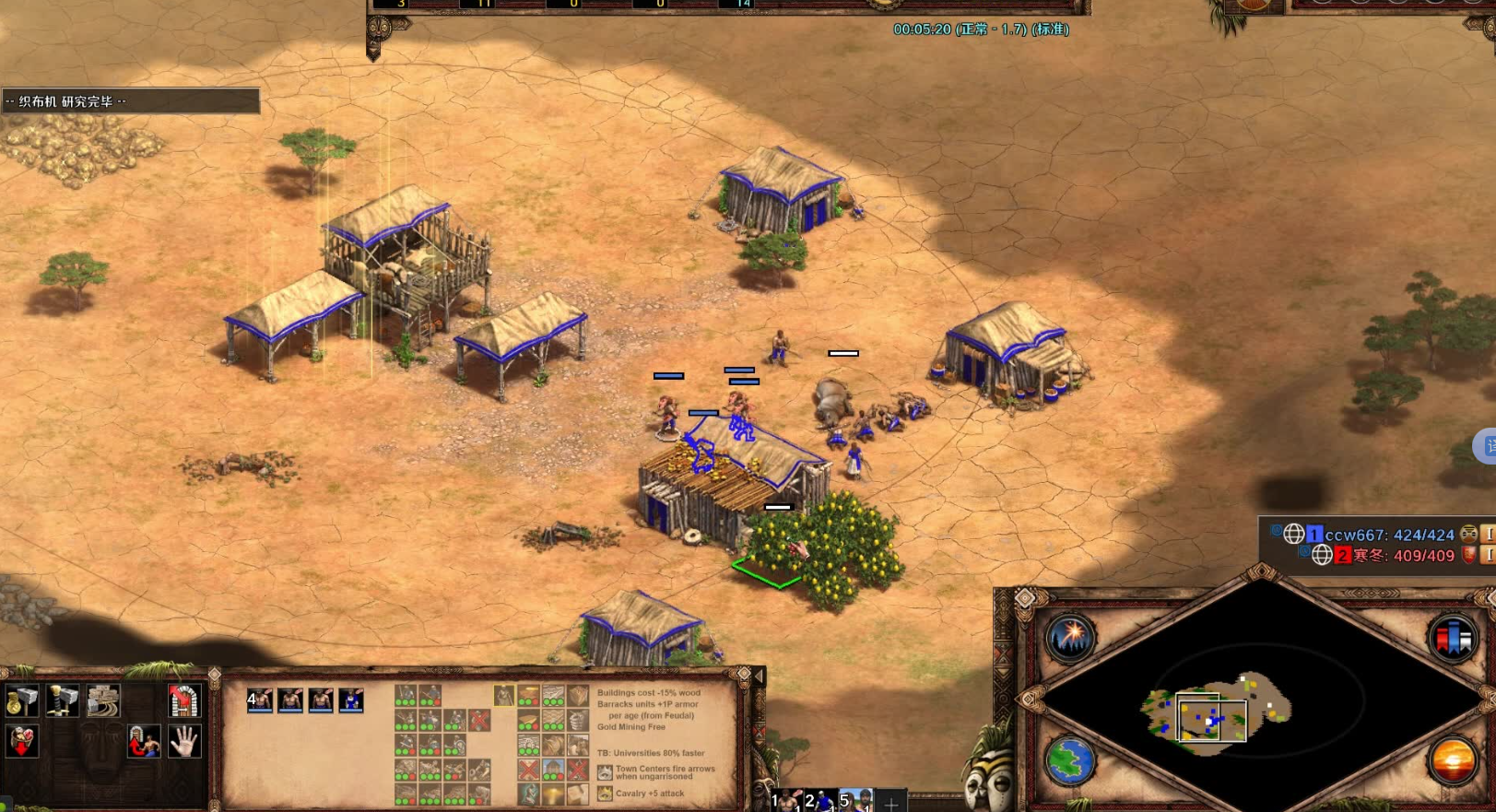Image resolution: width=1496 pixels, height=812 pixels.
Task: Toggle the minimap colored flags mode
Action: [x=1452, y=637]
